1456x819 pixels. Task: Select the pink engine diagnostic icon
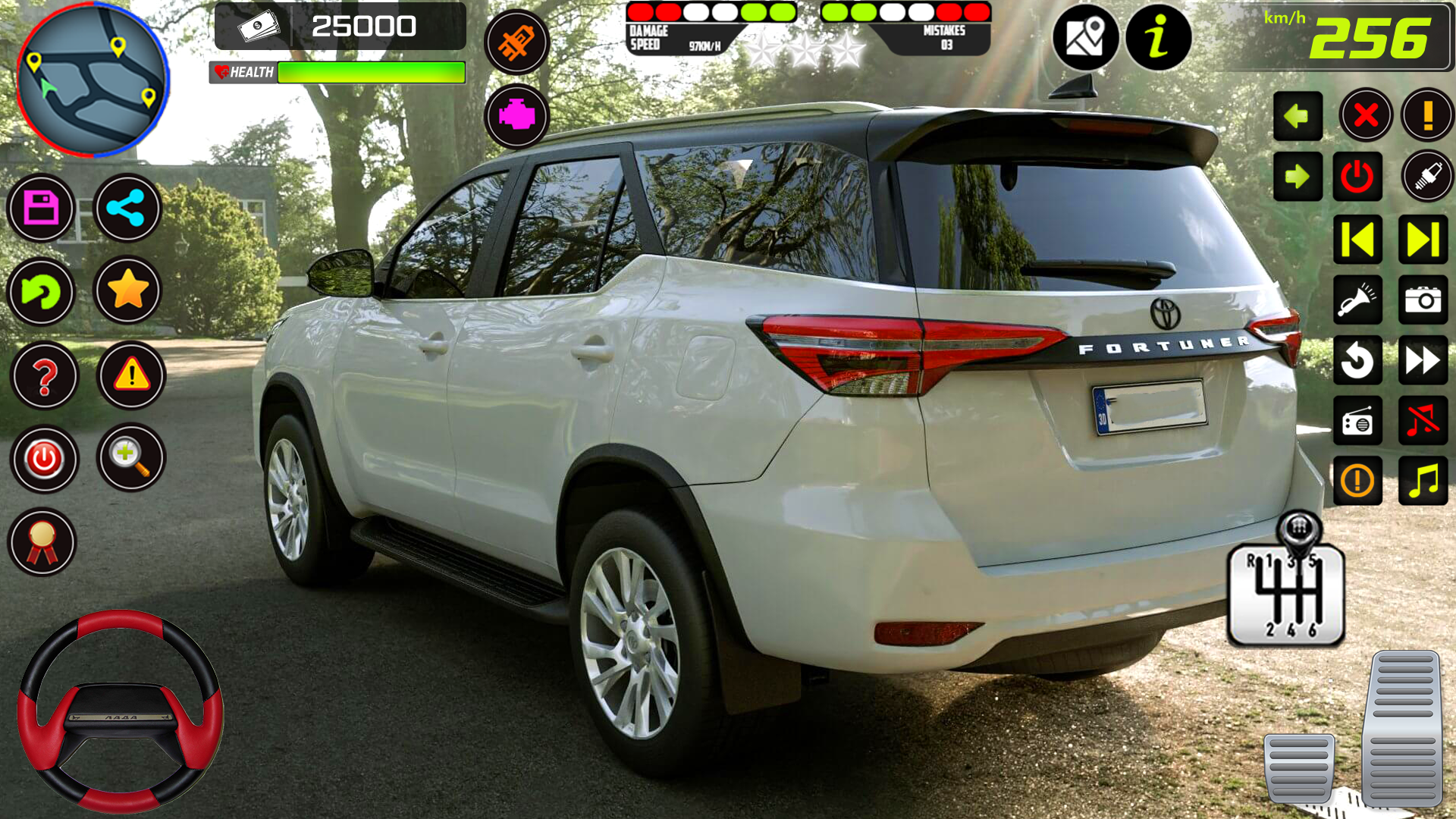pyautogui.click(x=517, y=114)
